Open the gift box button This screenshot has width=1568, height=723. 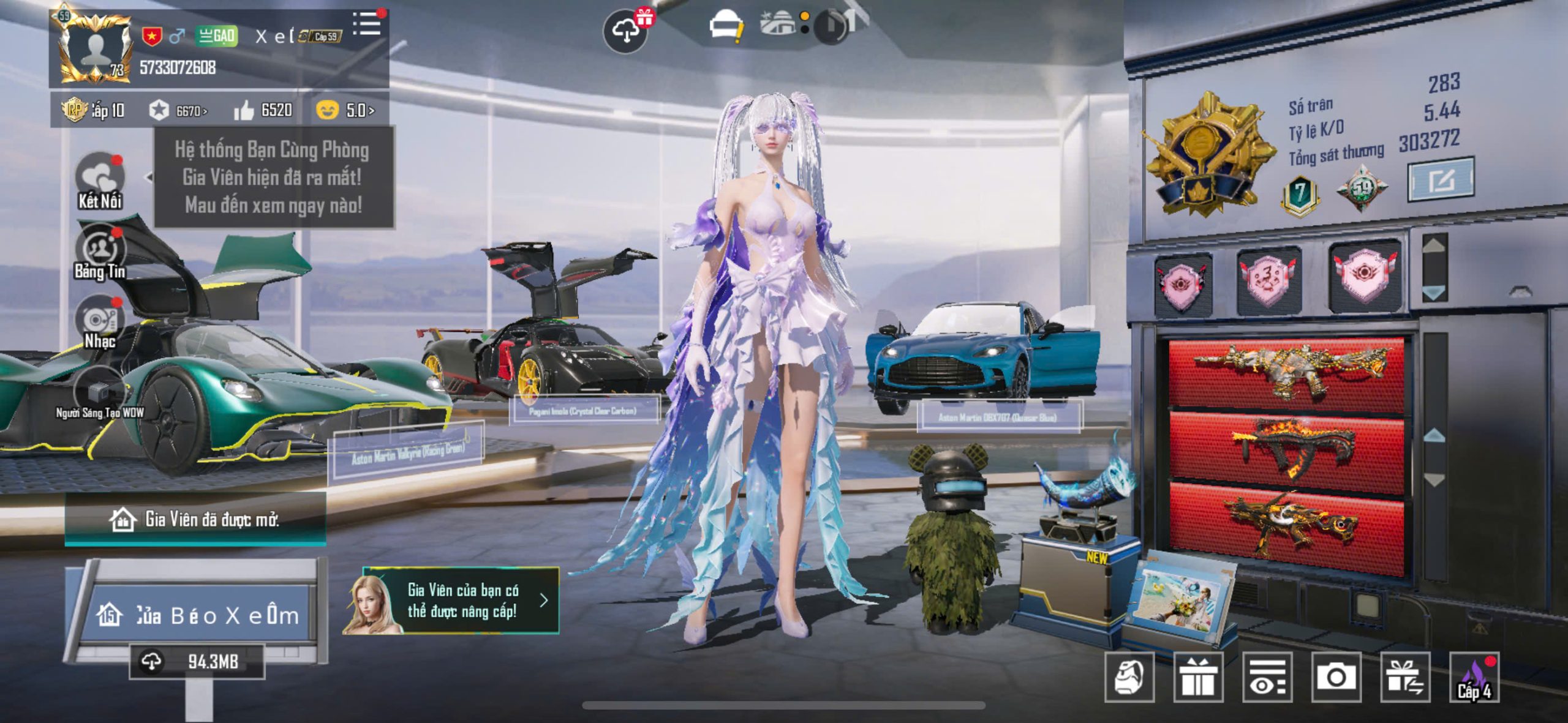1198,677
